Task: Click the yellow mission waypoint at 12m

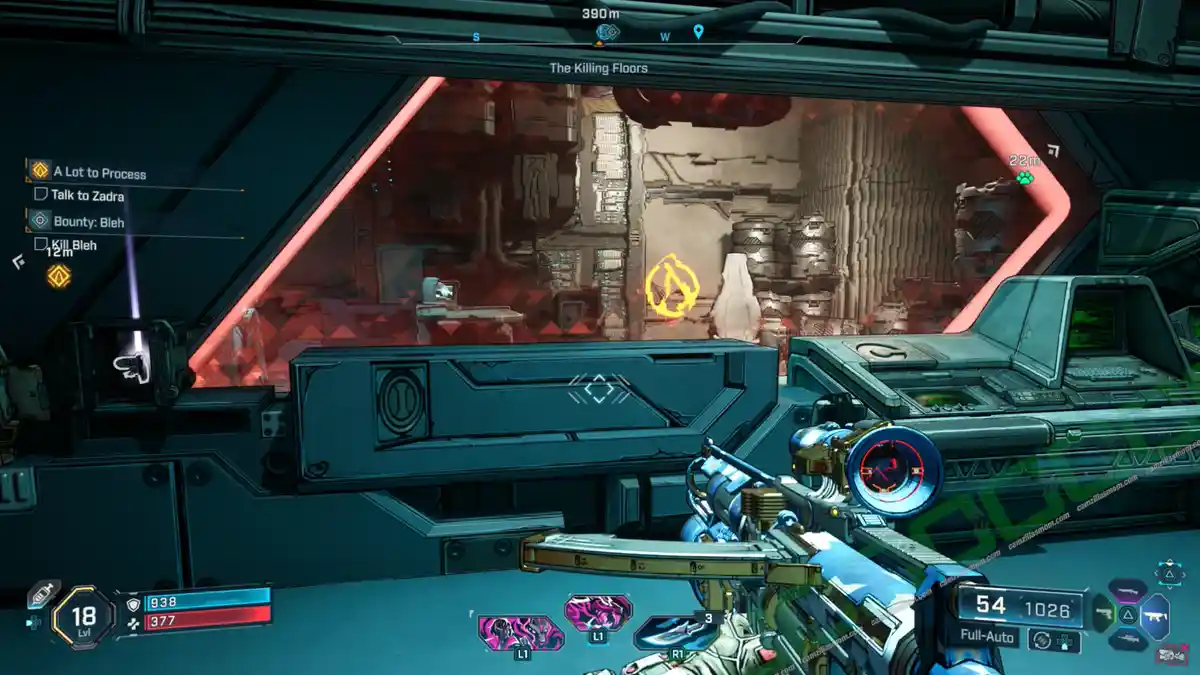Action: [x=59, y=276]
